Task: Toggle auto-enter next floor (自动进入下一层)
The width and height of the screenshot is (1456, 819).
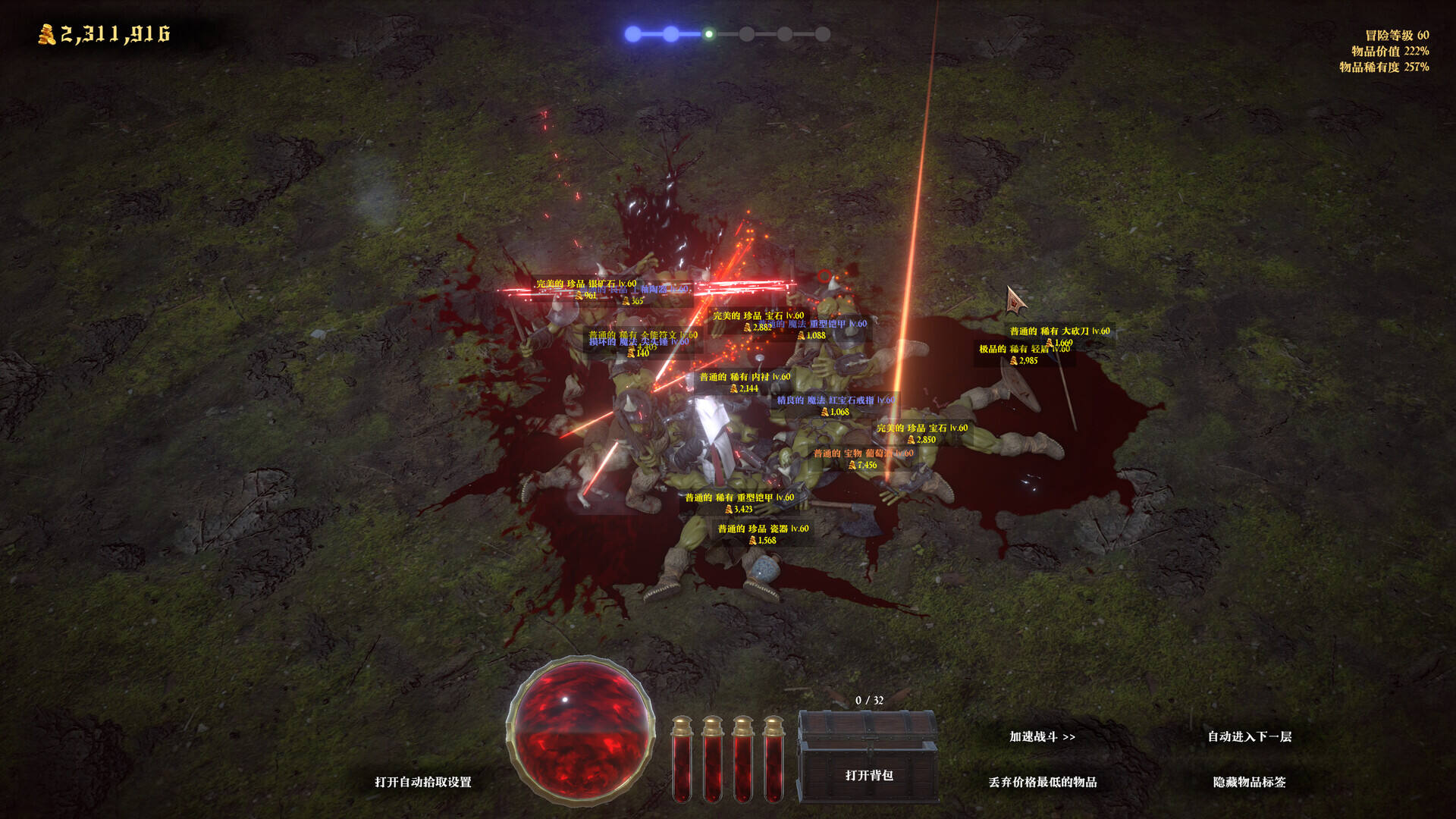Action: point(1249,736)
